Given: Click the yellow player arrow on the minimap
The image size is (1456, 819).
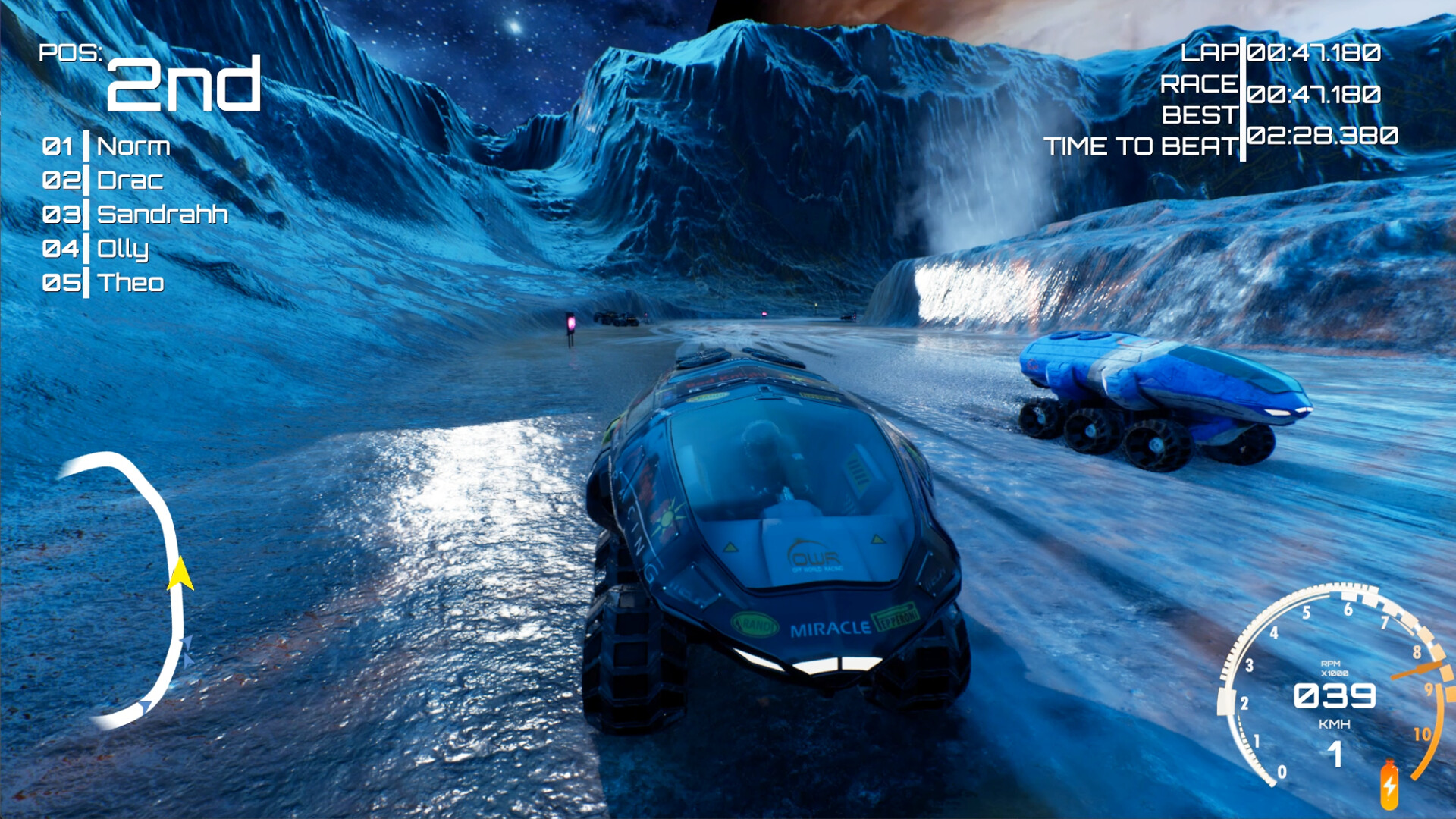Looking at the screenshot, I should click(180, 574).
